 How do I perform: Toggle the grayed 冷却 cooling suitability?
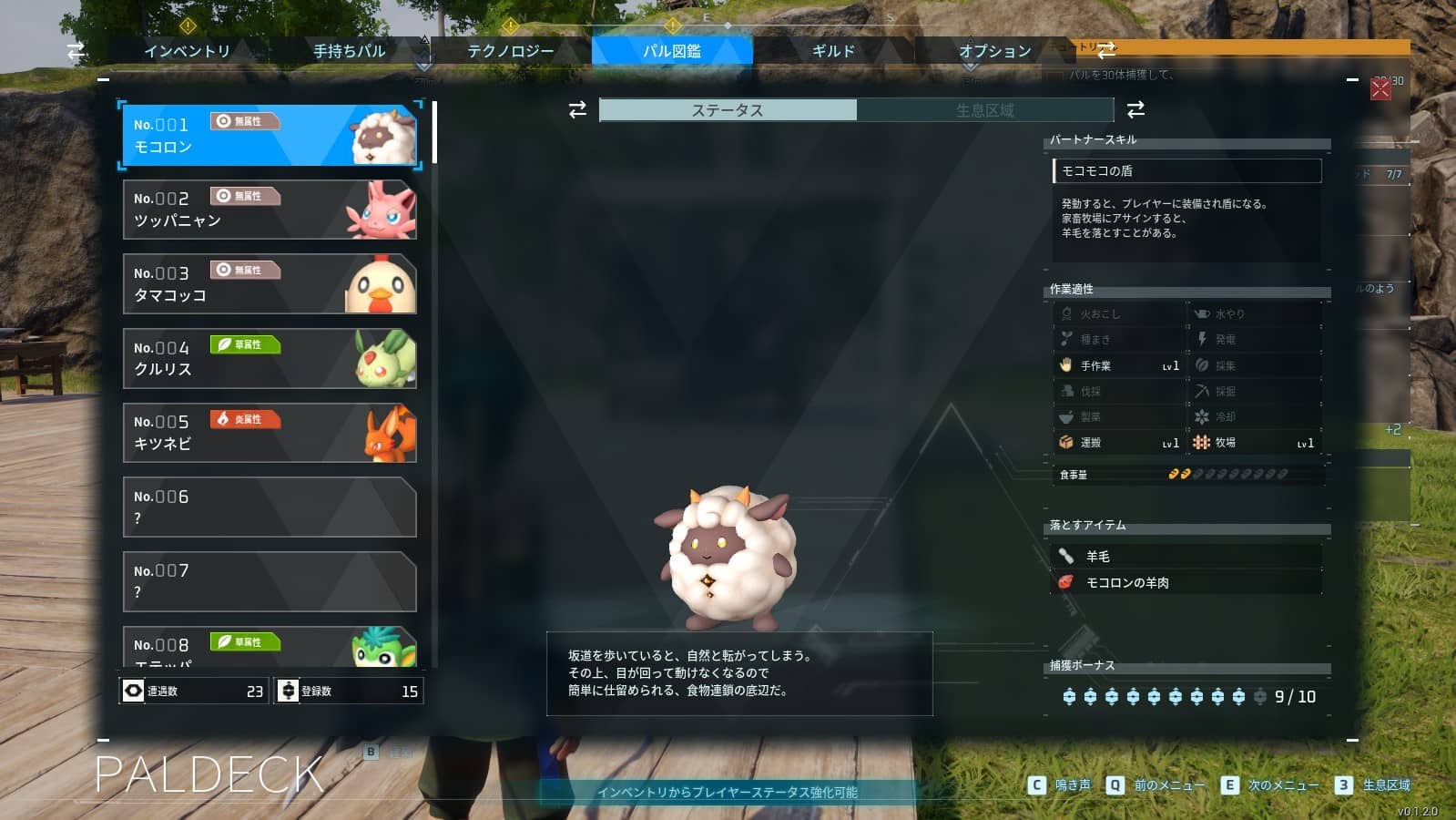(1200, 416)
